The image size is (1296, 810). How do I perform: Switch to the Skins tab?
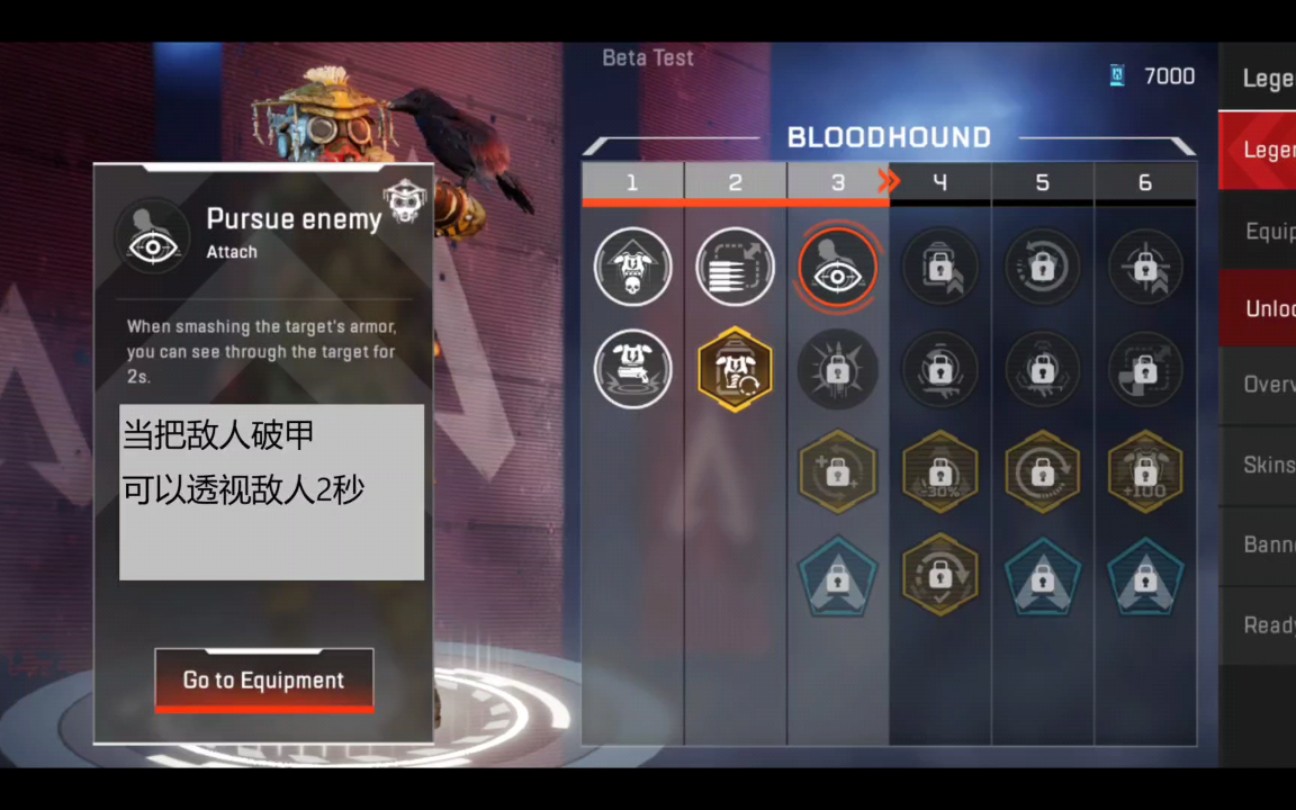(x=1262, y=463)
